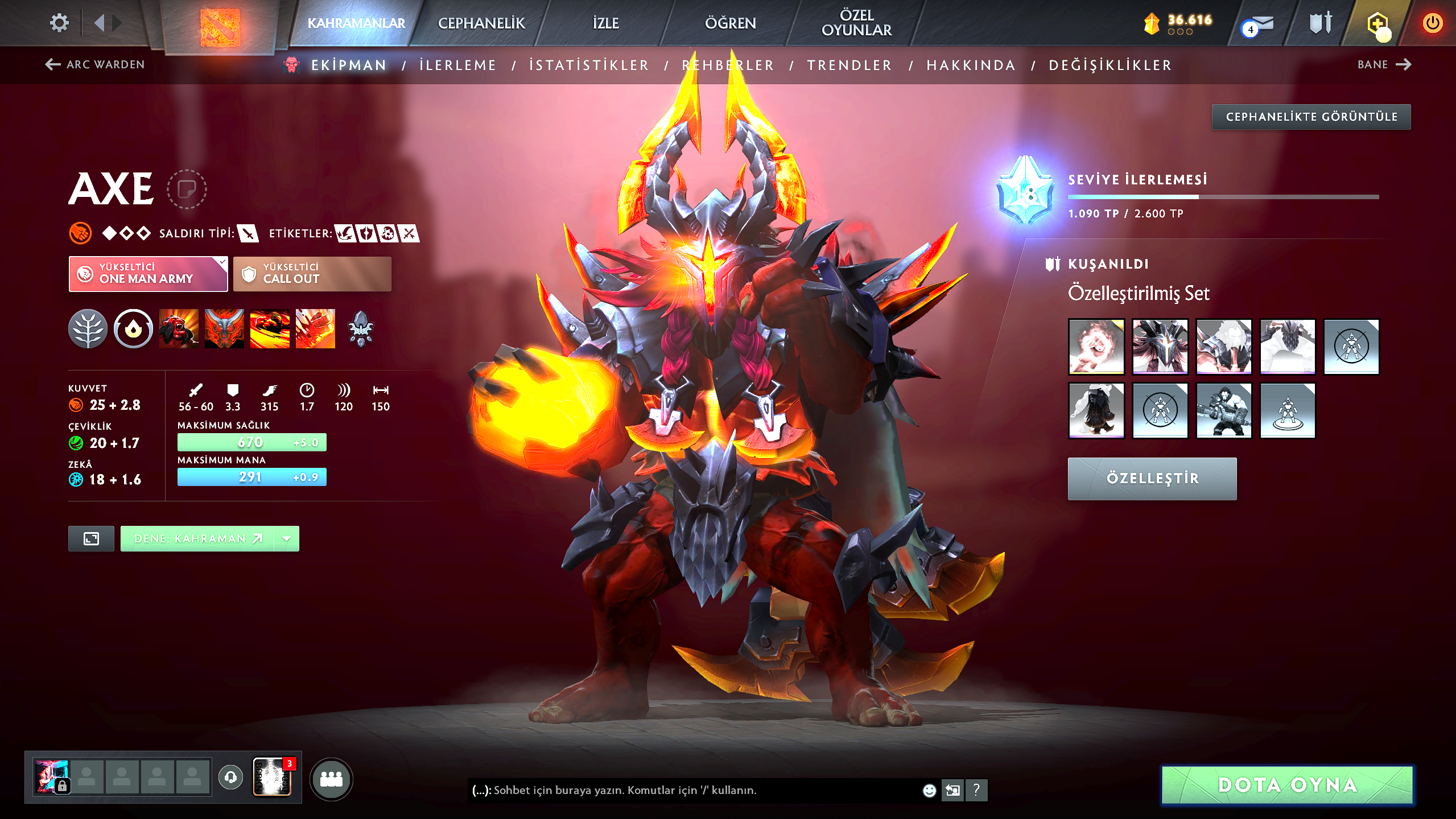Open the ÖZELLEŞTİR customization button
This screenshot has height=819, width=1456.
[x=1152, y=479]
